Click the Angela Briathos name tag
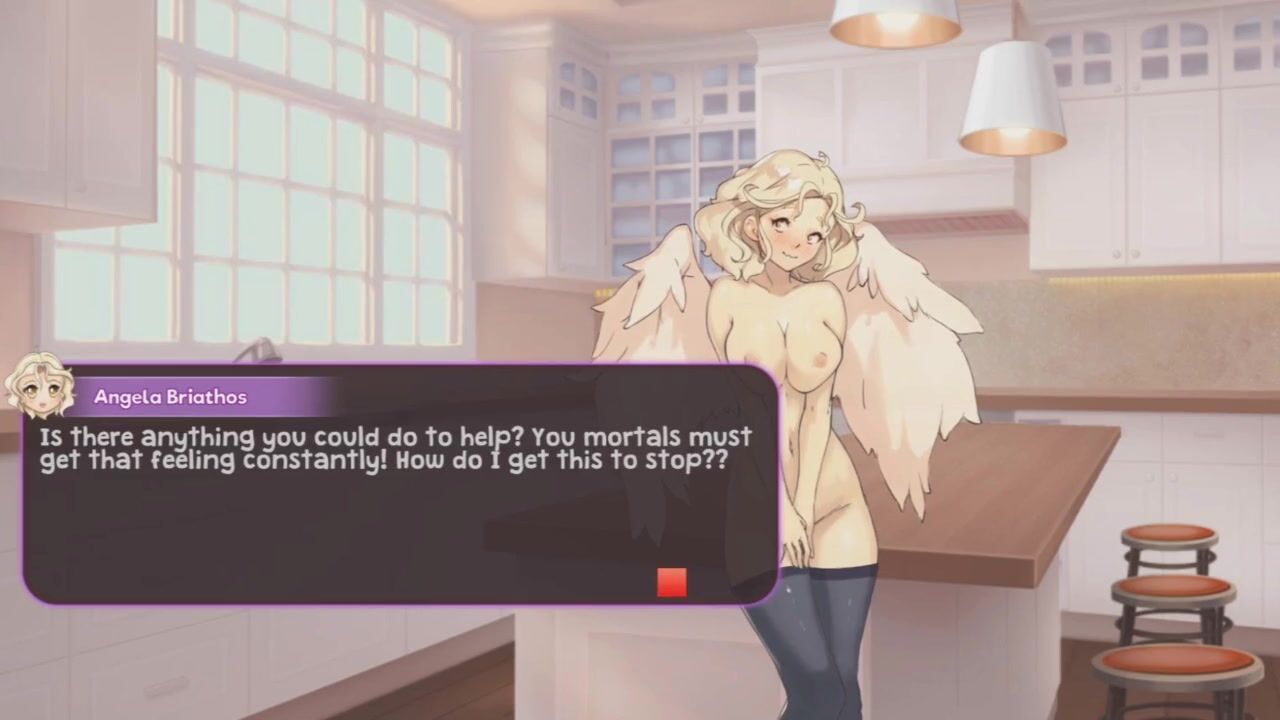The height and width of the screenshot is (720, 1280). (170, 397)
